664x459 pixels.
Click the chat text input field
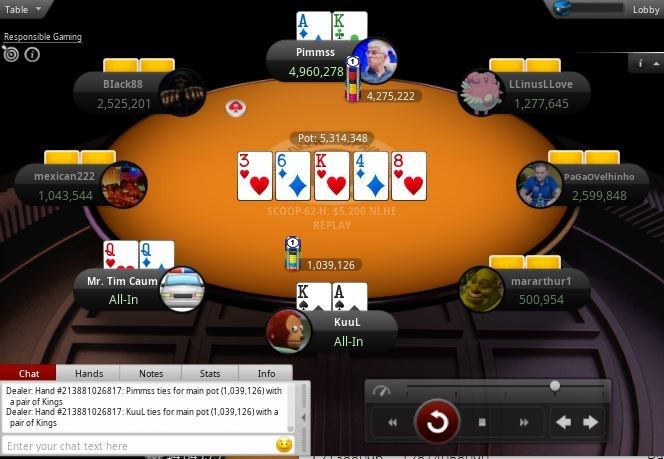tap(135, 445)
